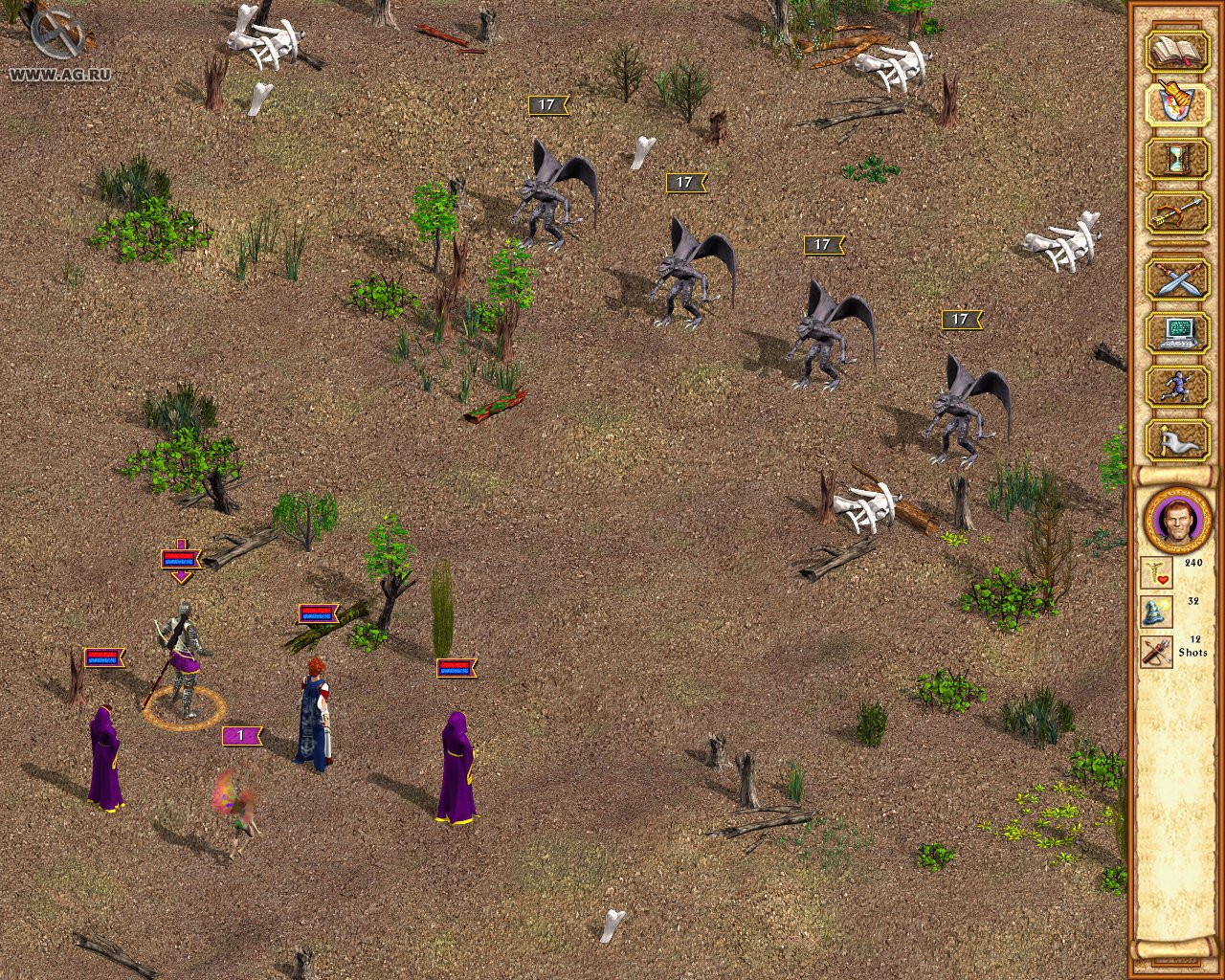Select the crossed swords melee icon

[x=1177, y=279]
